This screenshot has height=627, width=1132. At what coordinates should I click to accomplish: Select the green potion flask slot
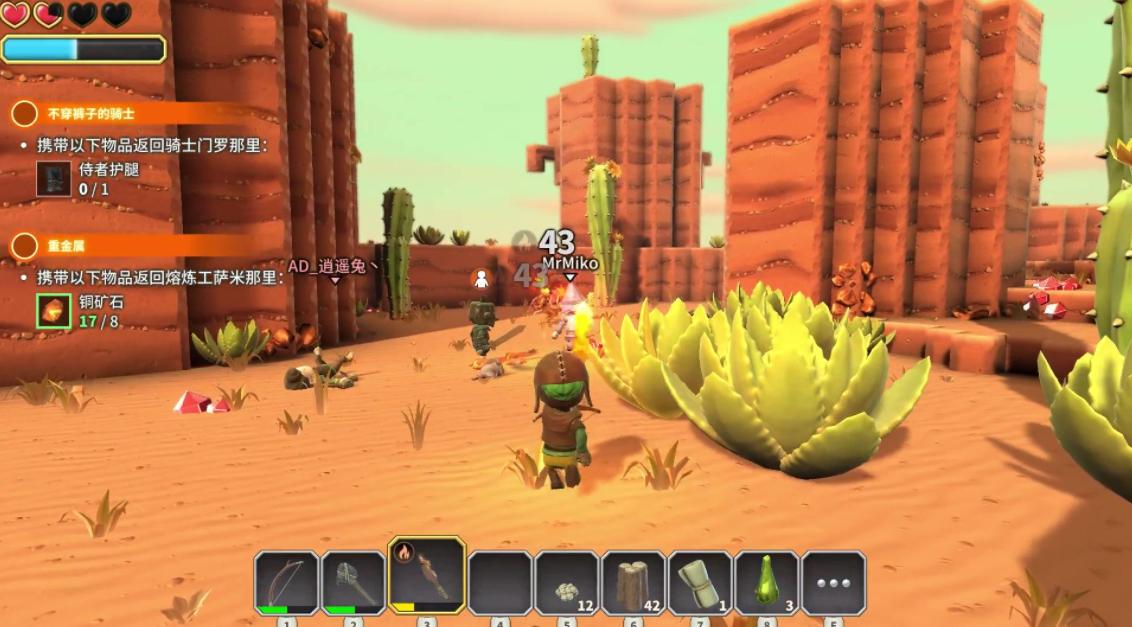767,583
